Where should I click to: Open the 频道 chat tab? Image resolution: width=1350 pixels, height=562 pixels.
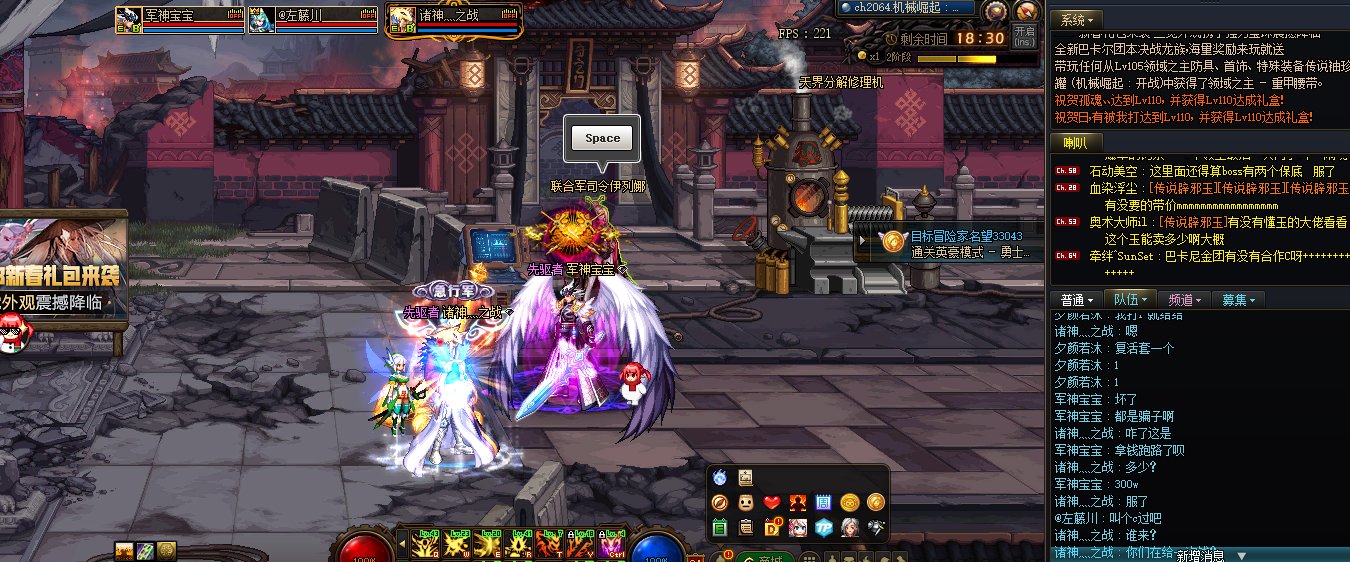(1185, 300)
